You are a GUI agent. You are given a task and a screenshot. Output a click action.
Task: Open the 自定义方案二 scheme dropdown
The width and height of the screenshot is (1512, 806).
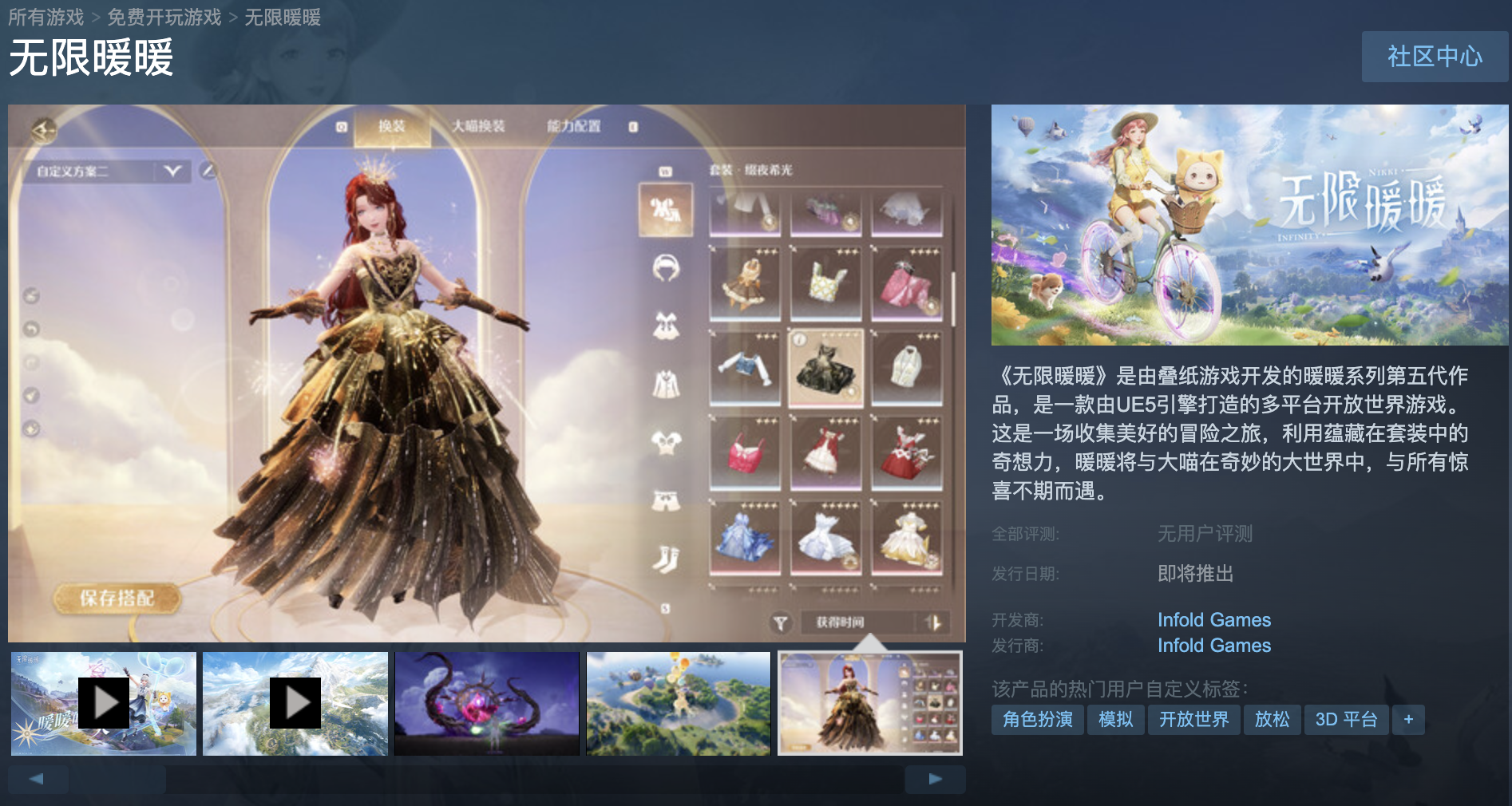pyautogui.click(x=172, y=172)
